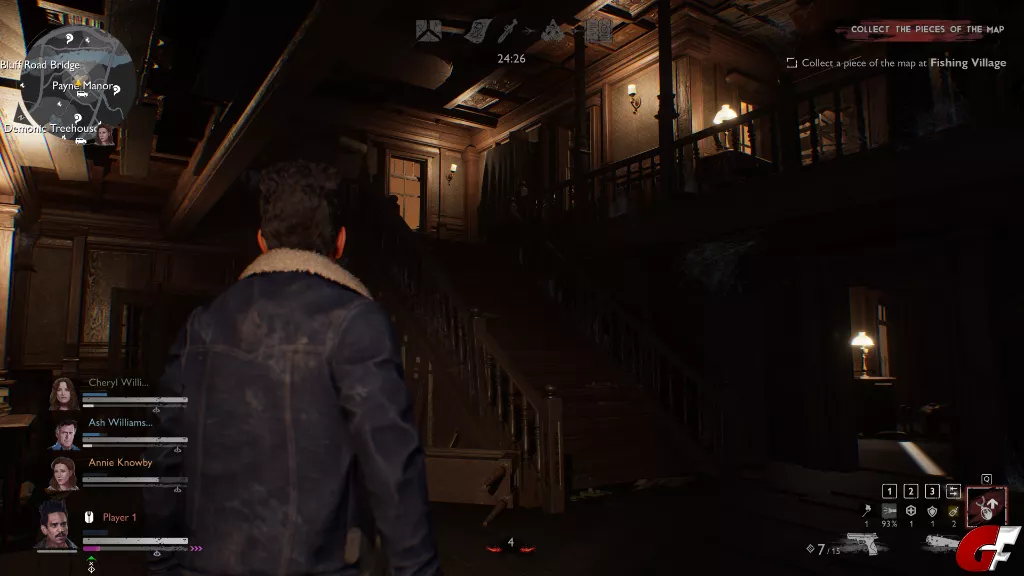Use the health cross consumable icon
This screenshot has width=1024, height=576.
910,511
